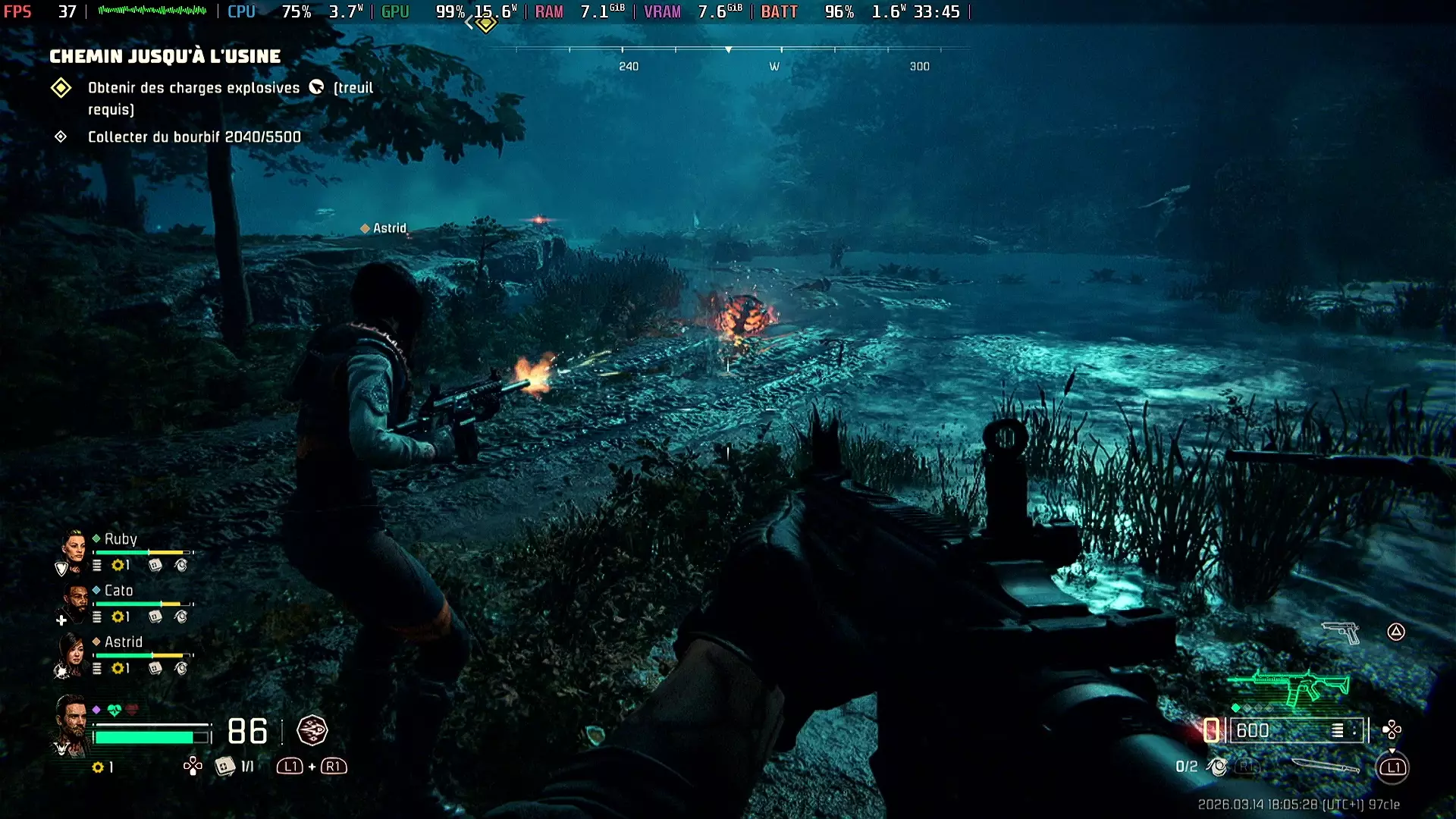Select Ruby's squad portrait
Screen dimensions: 1456x819
point(74,546)
